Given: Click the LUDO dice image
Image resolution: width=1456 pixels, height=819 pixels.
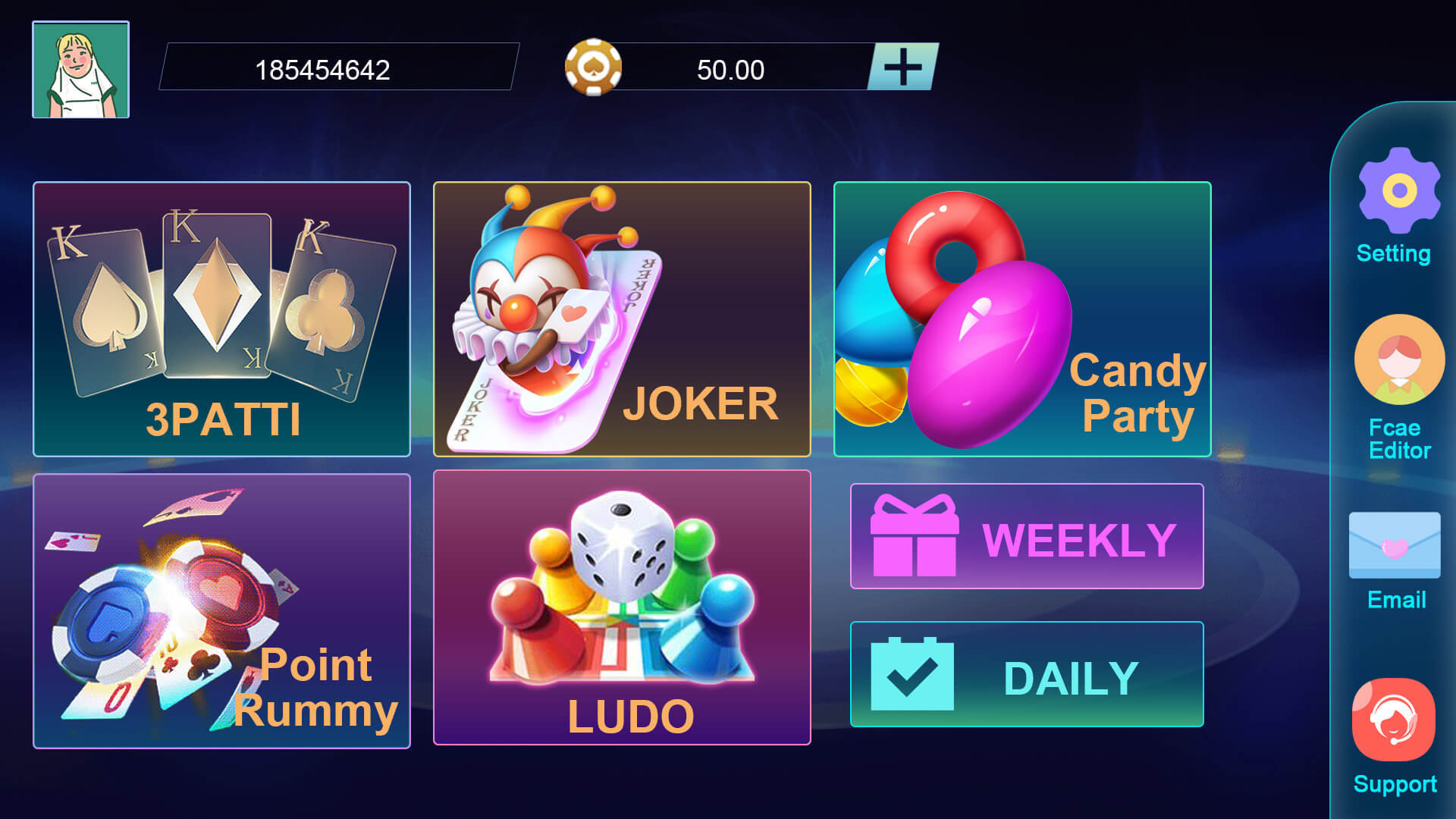Looking at the screenshot, I should (622, 546).
